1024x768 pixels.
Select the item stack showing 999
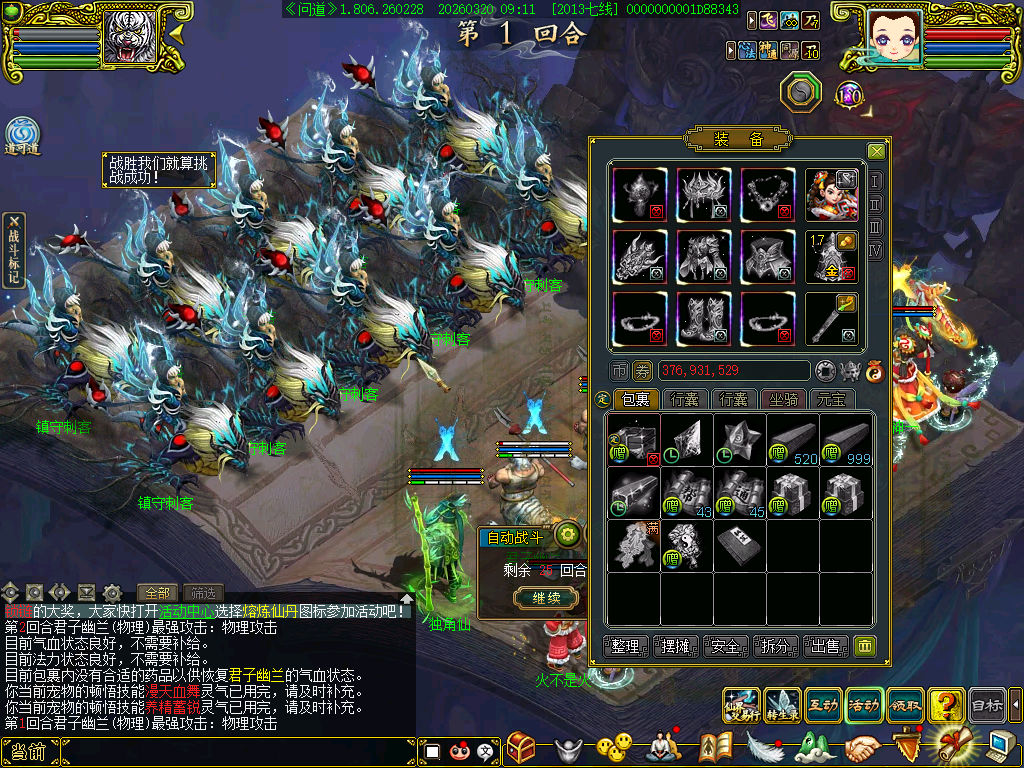point(847,440)
